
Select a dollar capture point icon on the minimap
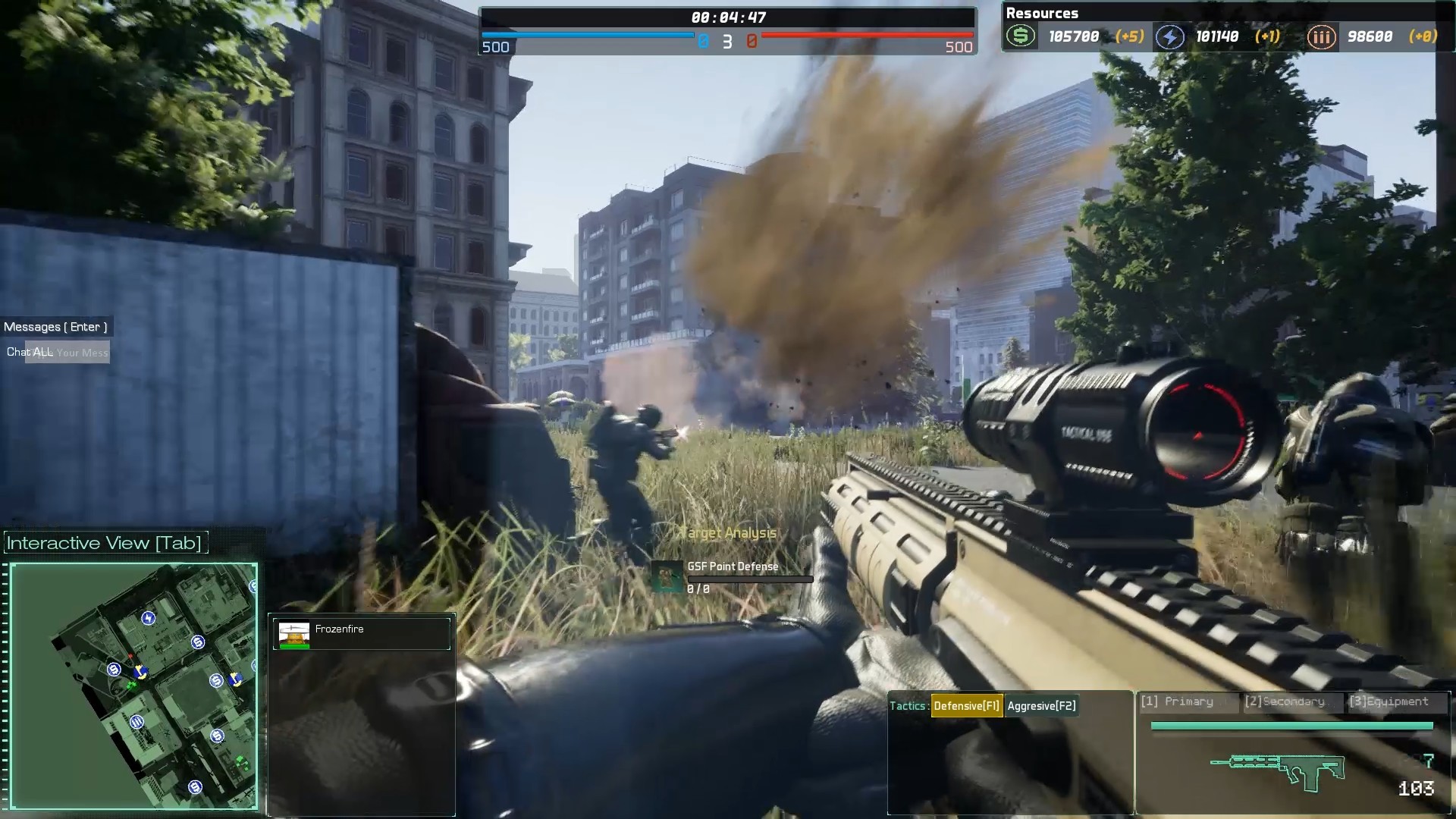click(198, 641)
